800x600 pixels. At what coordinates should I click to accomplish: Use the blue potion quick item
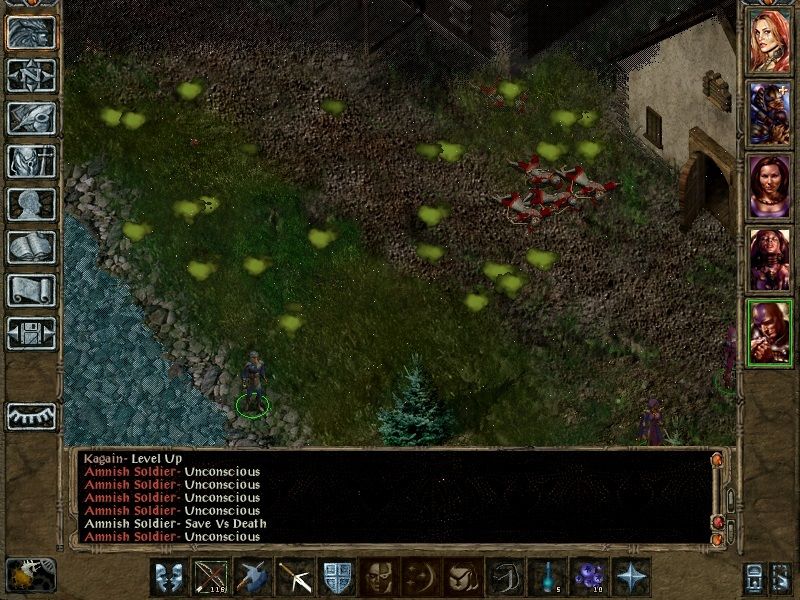[x=546, y=577]
